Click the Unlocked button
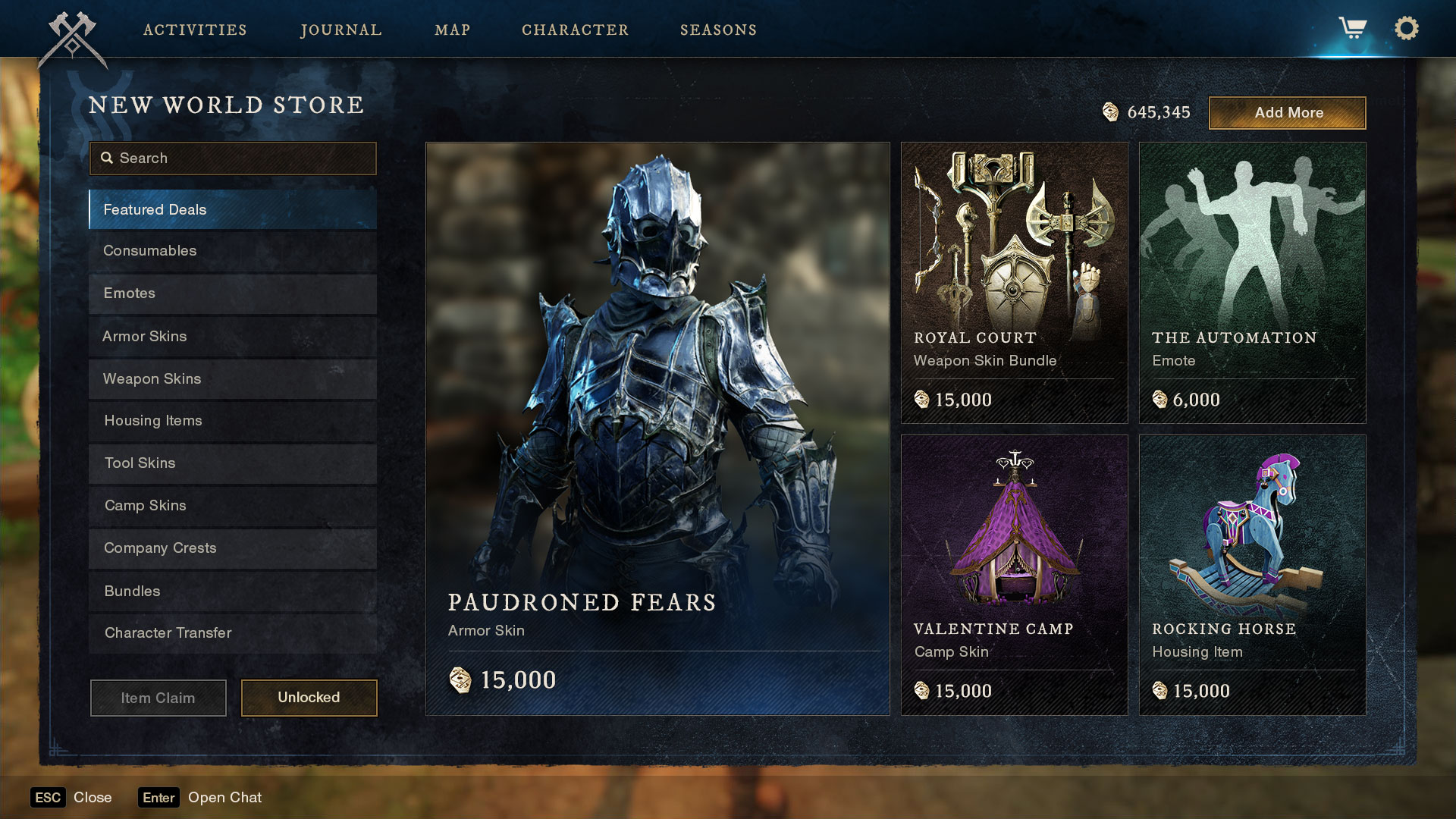 click(309, 697)
